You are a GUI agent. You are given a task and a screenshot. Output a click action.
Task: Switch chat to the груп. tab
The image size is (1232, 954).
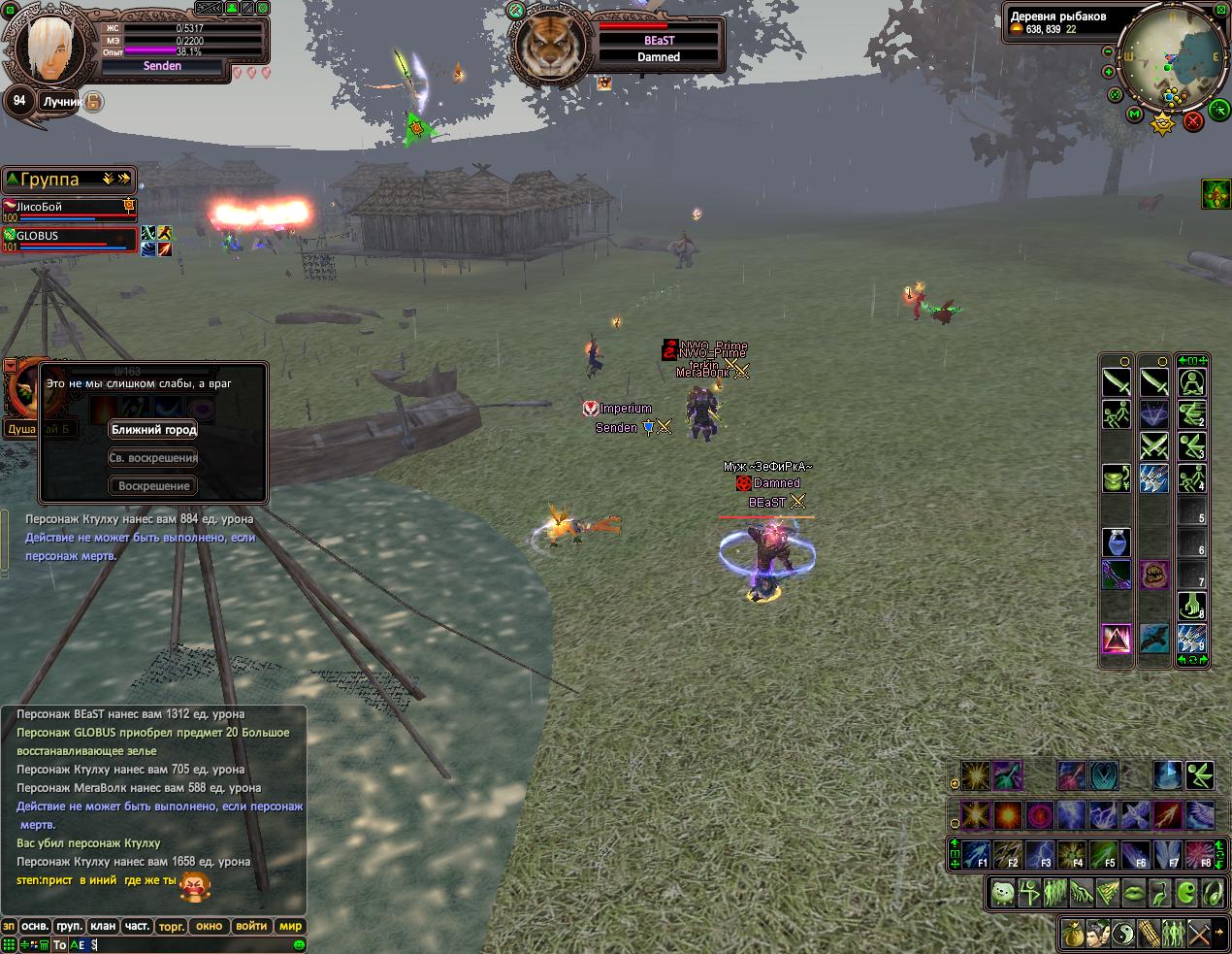[x=69, y=926]
